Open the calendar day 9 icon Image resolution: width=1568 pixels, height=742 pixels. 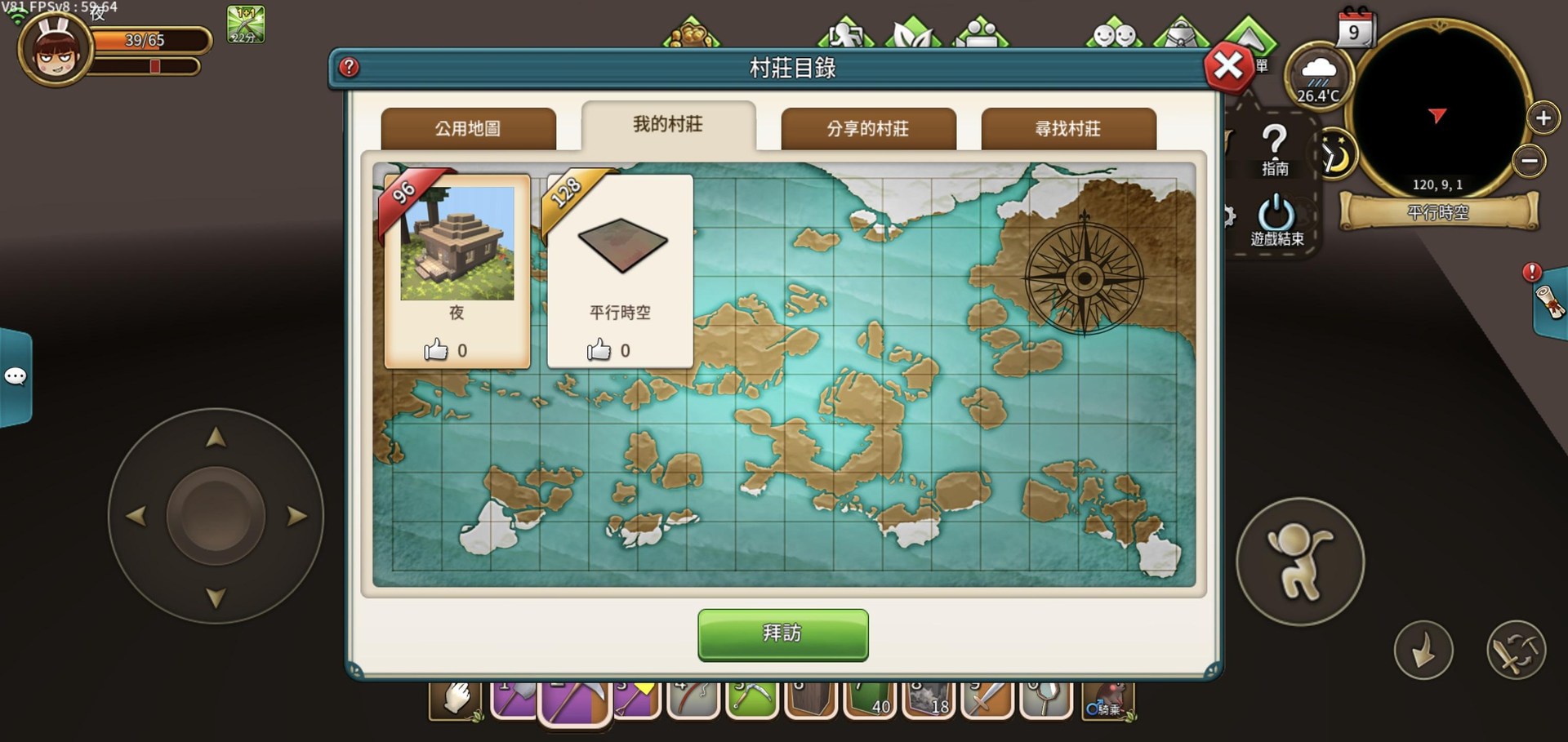[1355, 29]
